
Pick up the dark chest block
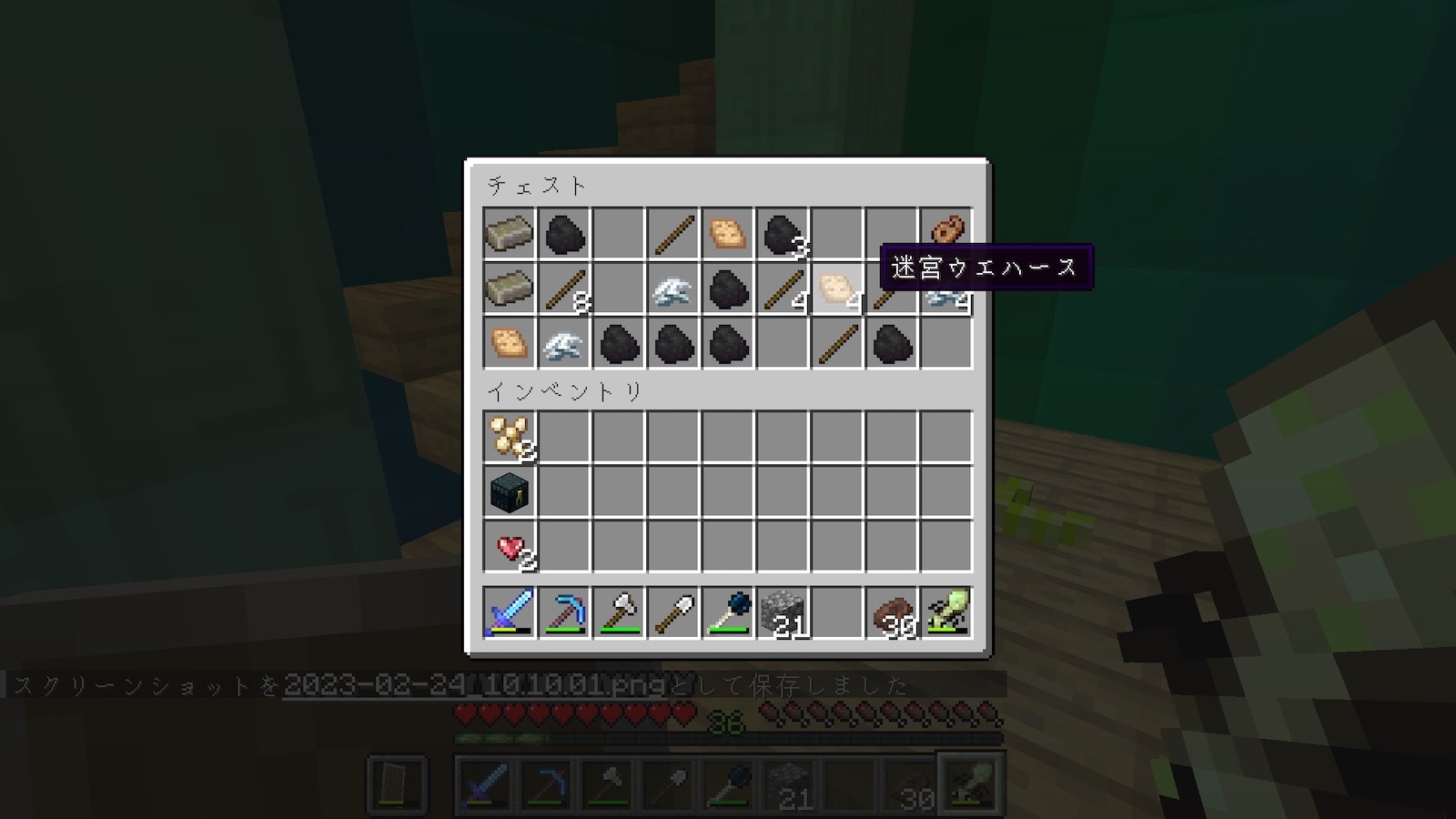[x=510, y=491]
